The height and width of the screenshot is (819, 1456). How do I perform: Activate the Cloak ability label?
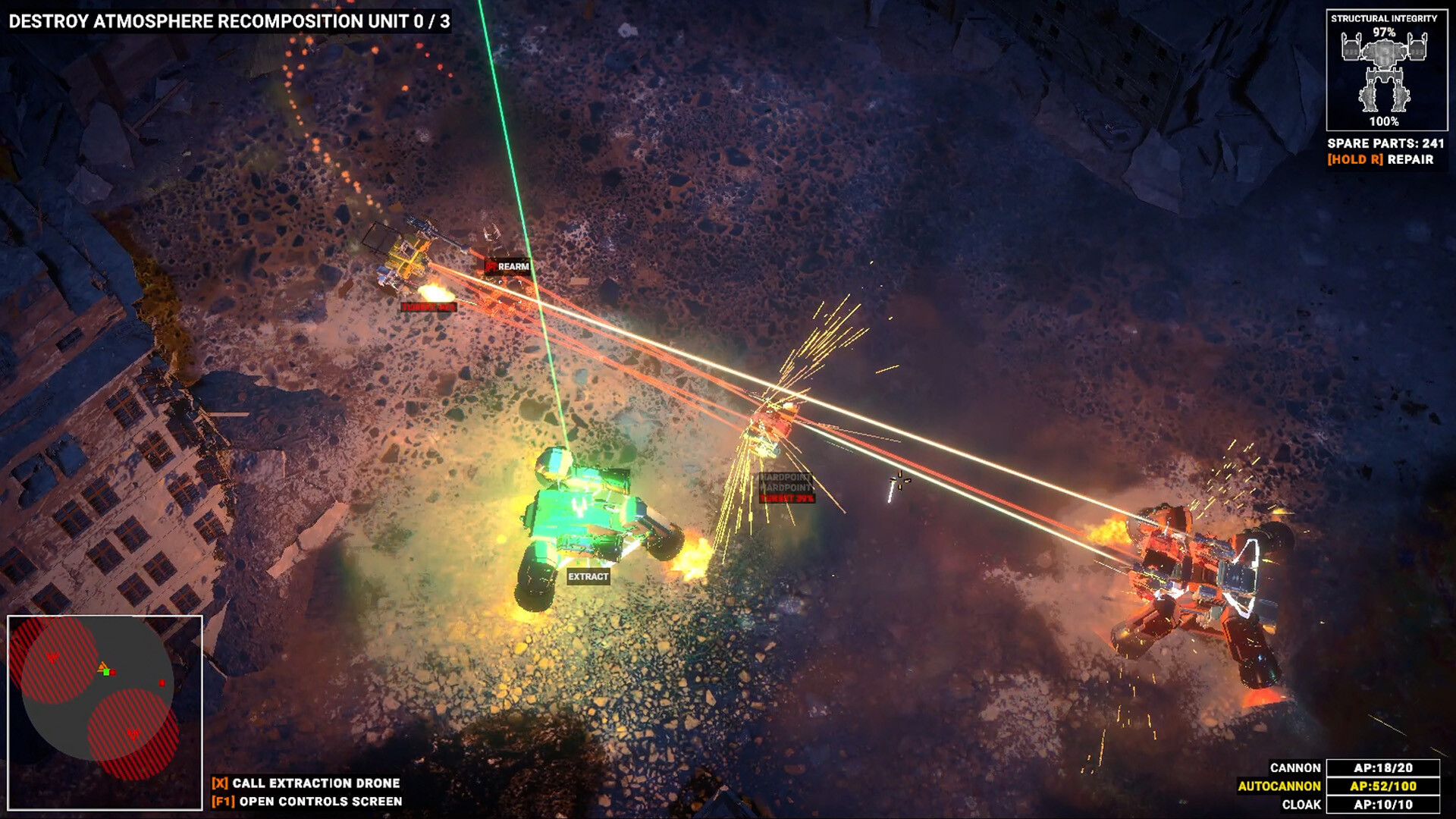click(1301, 805)
